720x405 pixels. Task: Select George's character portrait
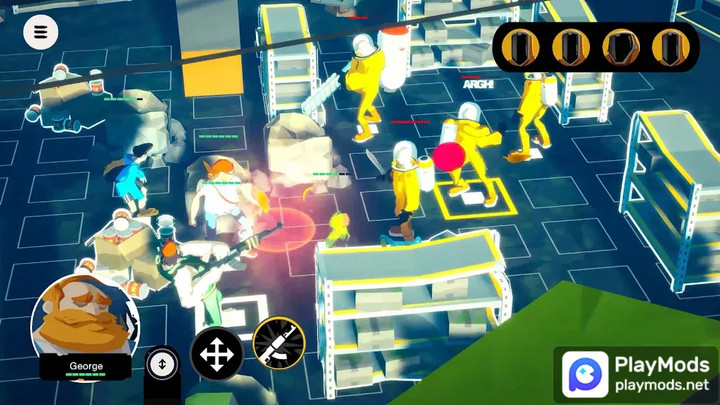coord(84,318)
